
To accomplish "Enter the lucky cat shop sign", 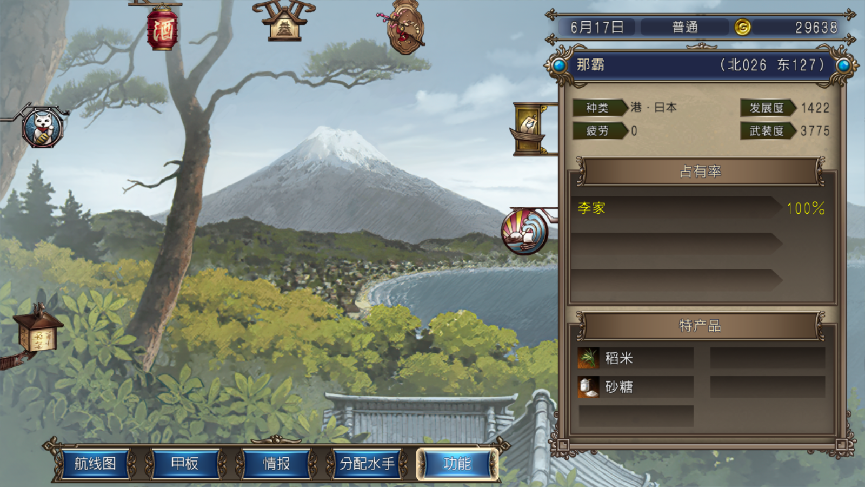I will 42,127.
